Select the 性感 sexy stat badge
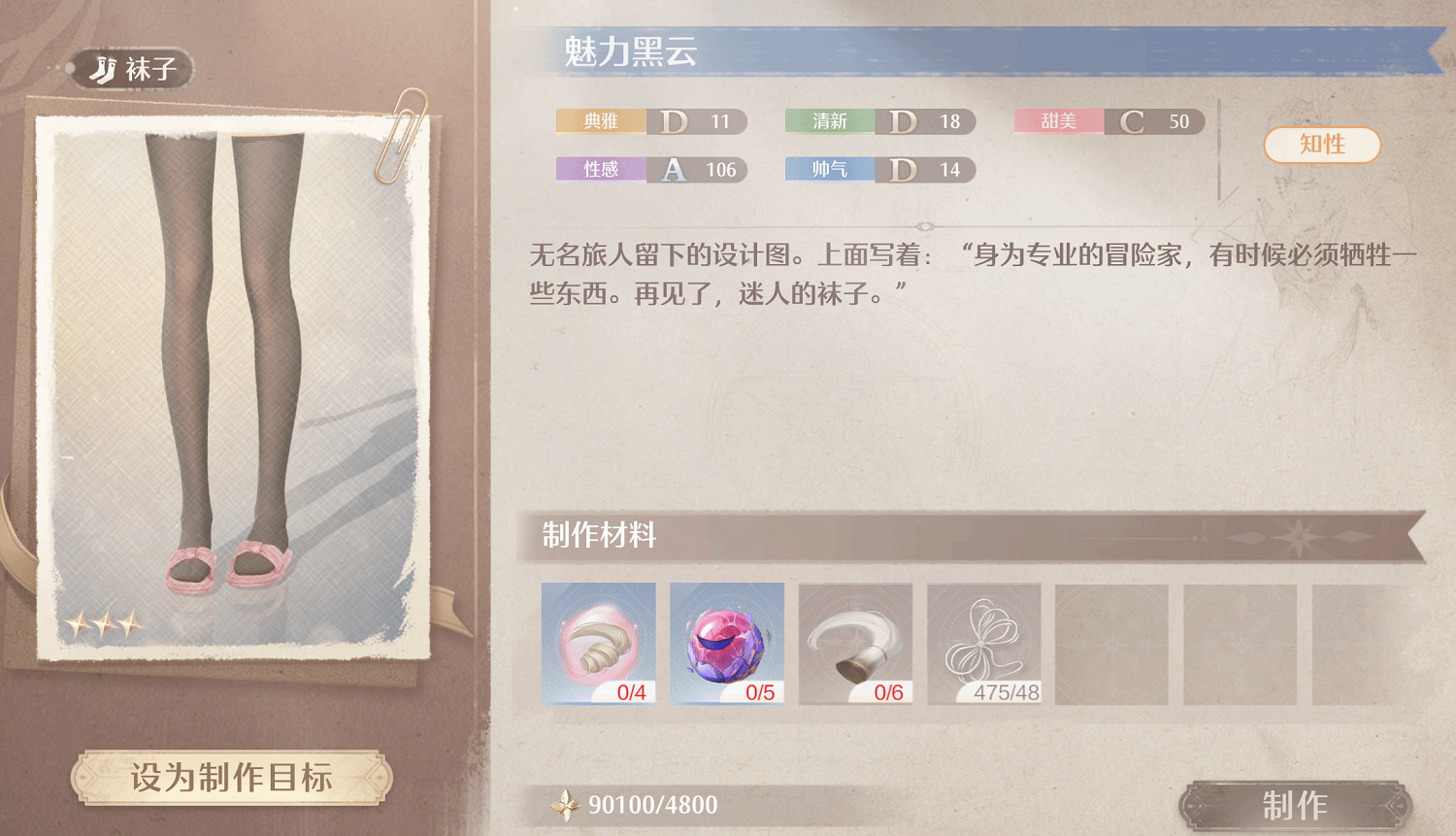The height and width of the screenshot is (836, 1456). (x=650, y=169)
